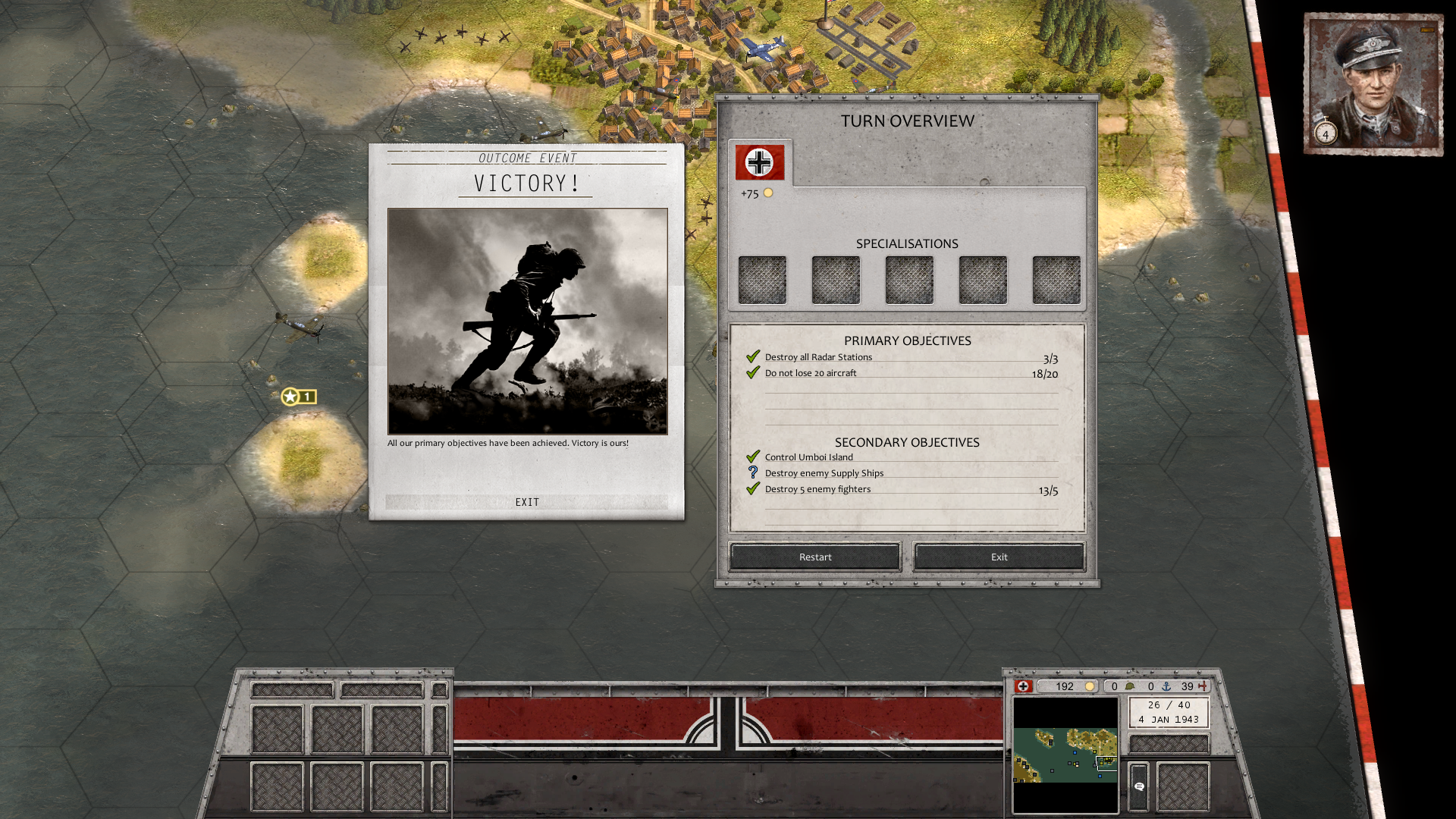Expand the last Specialisations slot
1456x819 pixels.
click(x=1056, y=279)
